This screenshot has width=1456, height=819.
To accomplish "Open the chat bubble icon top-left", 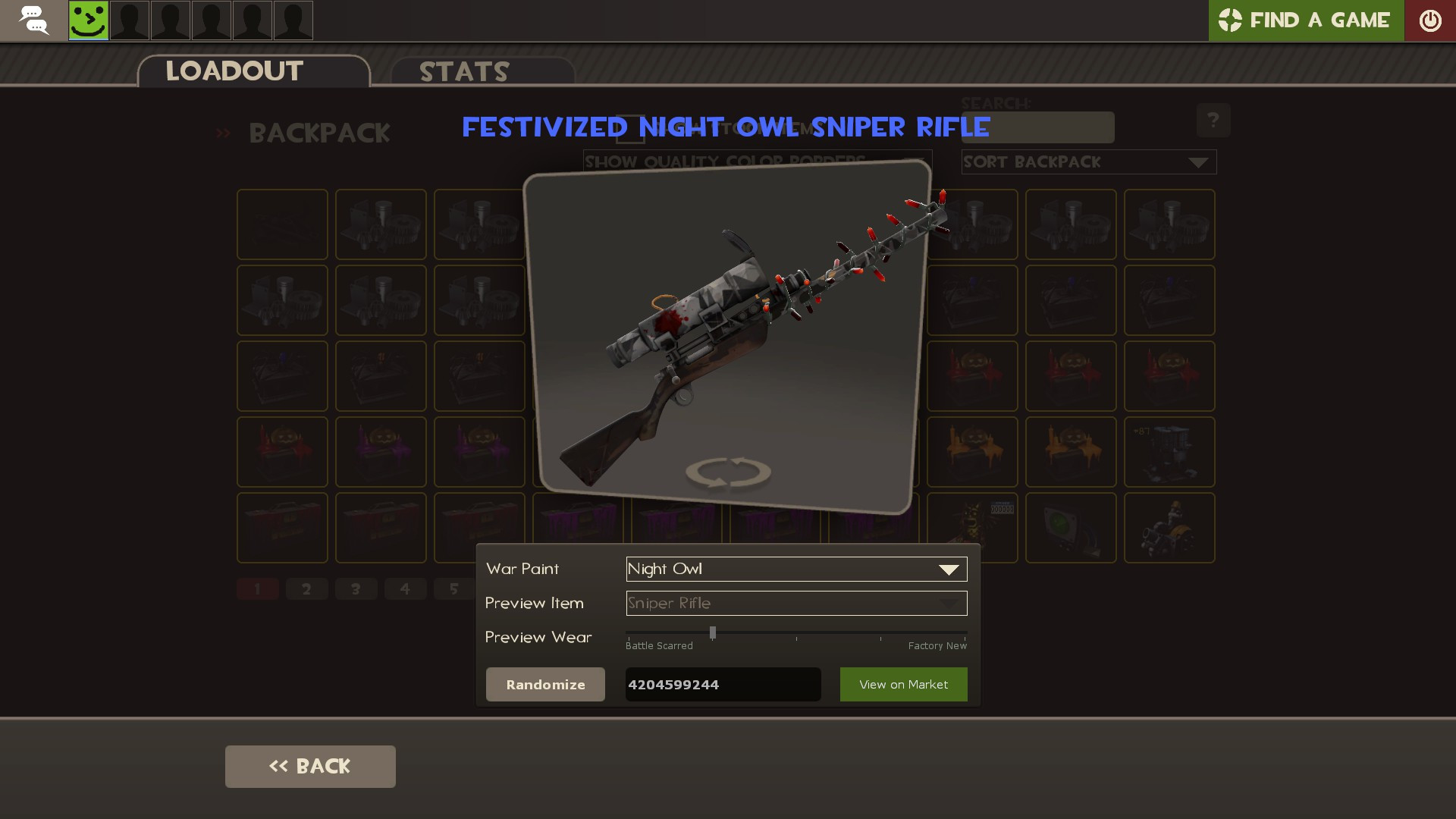I will coord(33,20).
